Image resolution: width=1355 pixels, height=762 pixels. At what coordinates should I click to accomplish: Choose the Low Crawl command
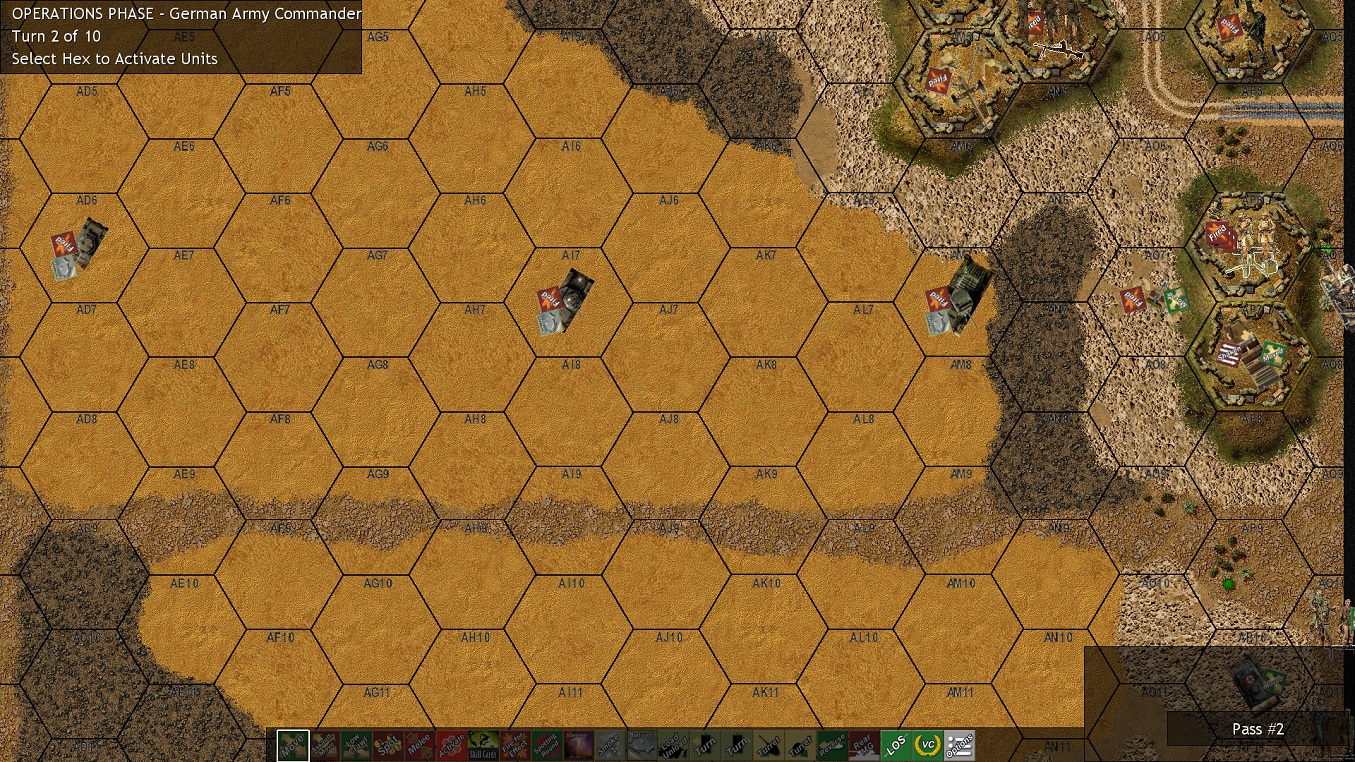355,744
